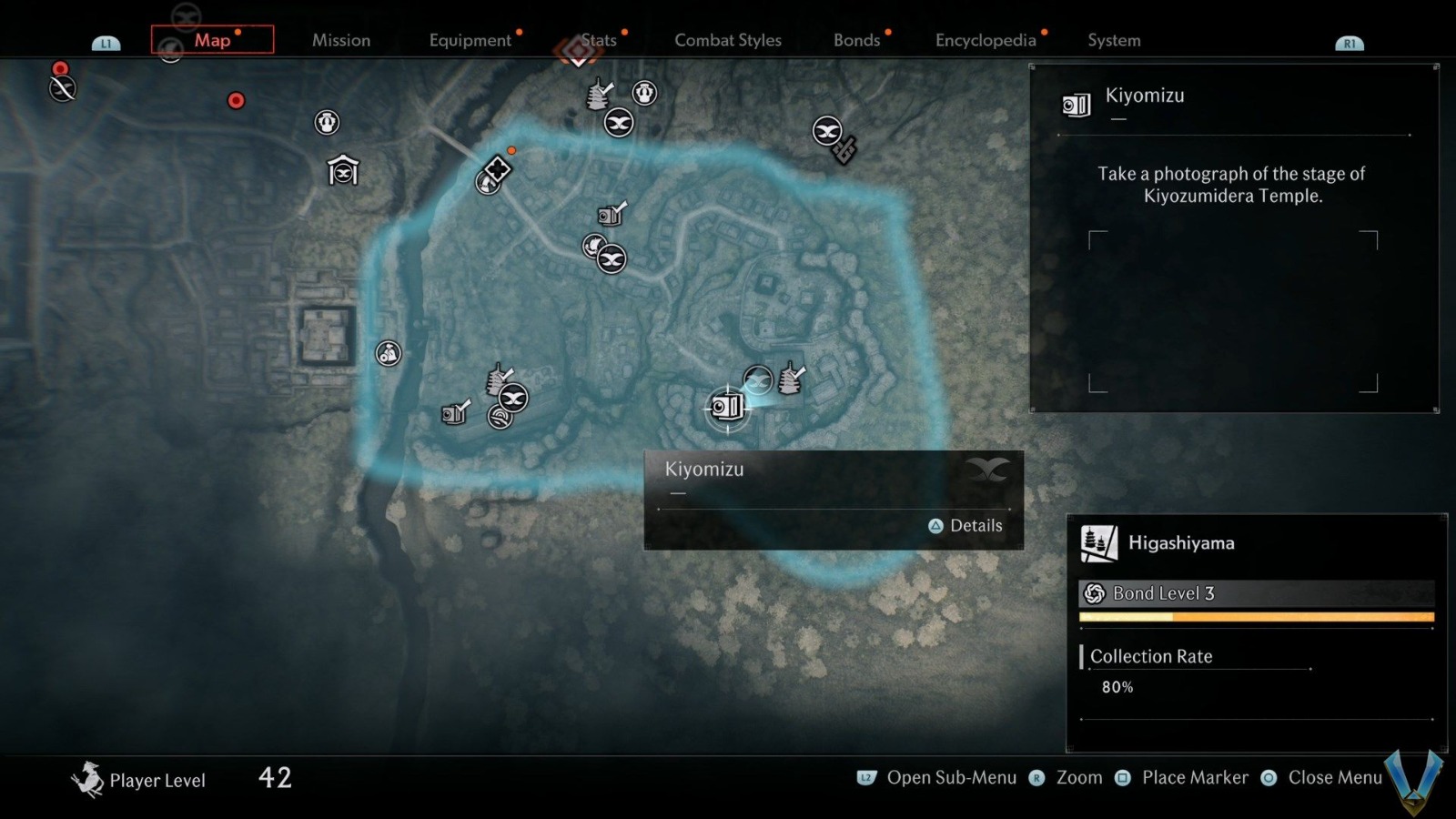Select the camera photo spot icon in the map center

(x=607, y=217)
